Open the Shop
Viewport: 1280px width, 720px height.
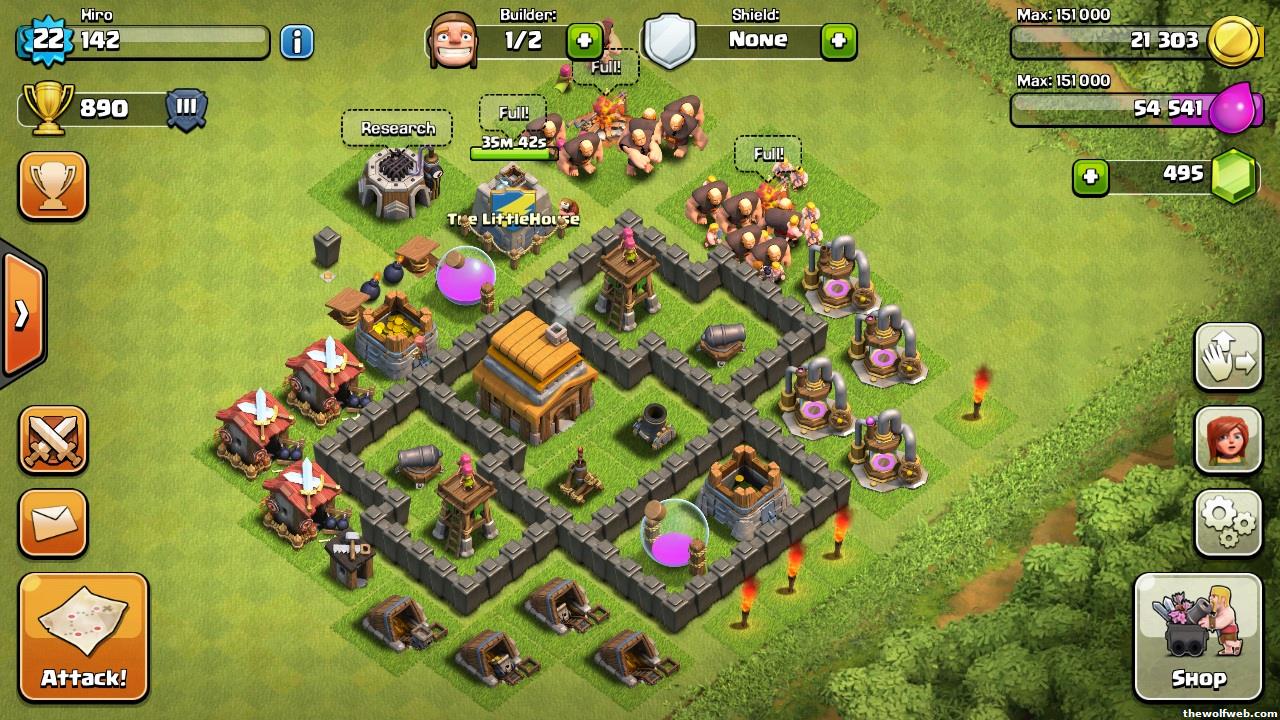coord(1197,637)
